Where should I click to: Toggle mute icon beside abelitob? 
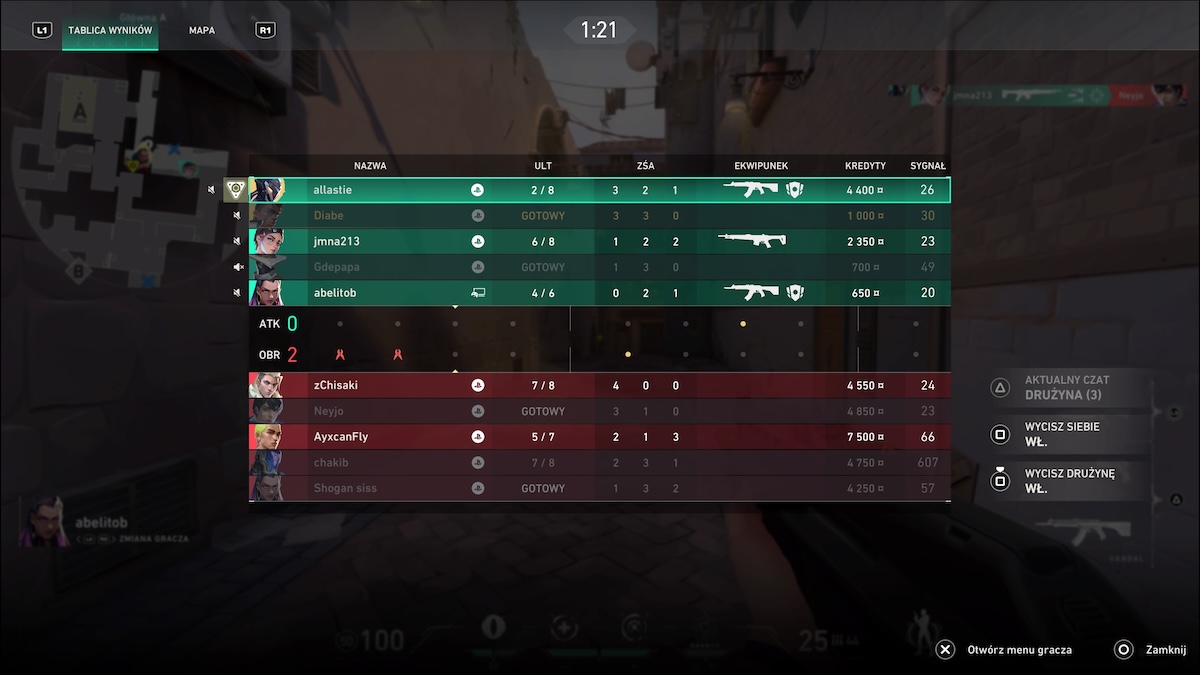tap(238, 293)
